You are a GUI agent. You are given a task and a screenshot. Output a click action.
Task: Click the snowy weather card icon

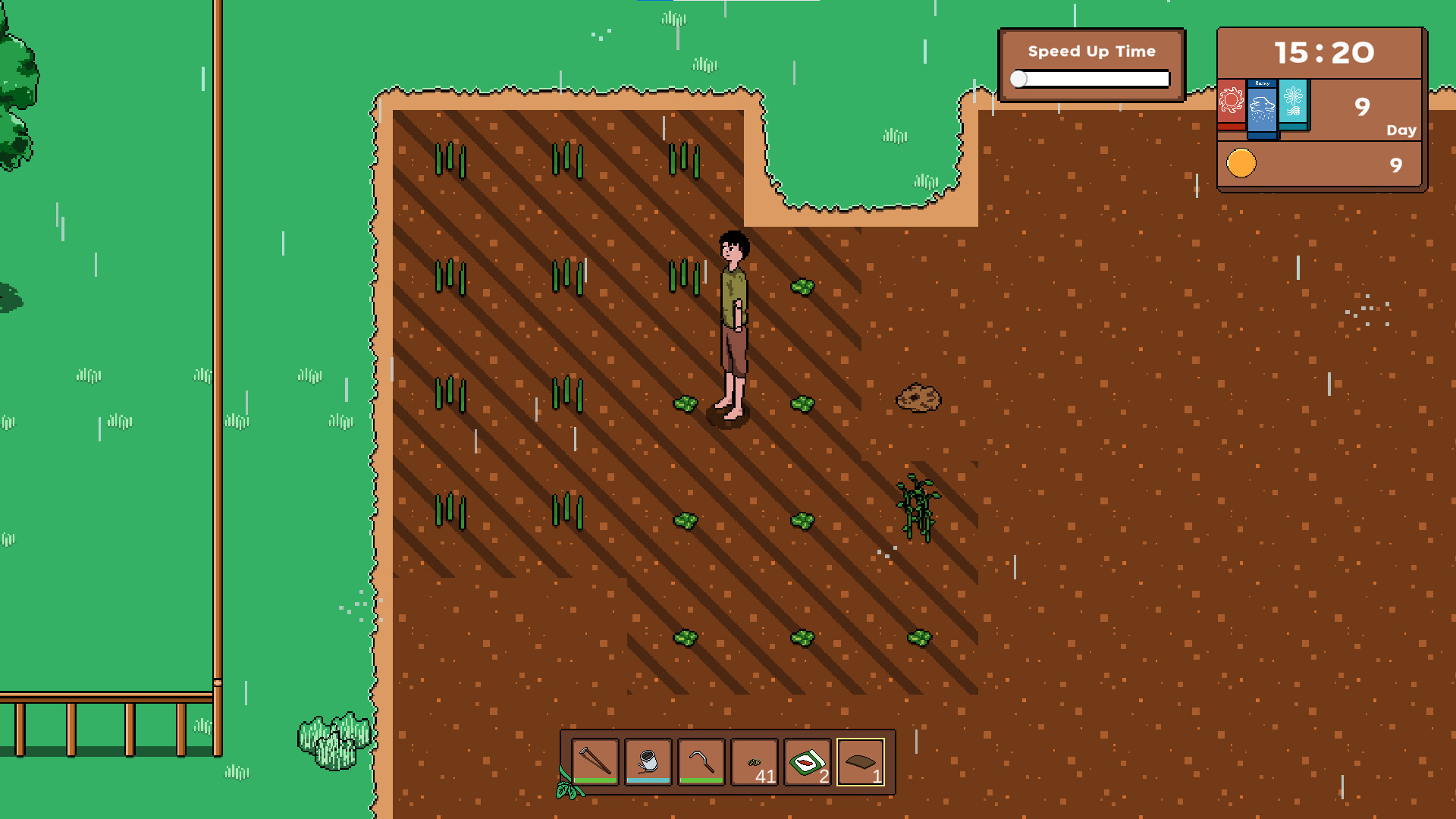coord(1293,103)
